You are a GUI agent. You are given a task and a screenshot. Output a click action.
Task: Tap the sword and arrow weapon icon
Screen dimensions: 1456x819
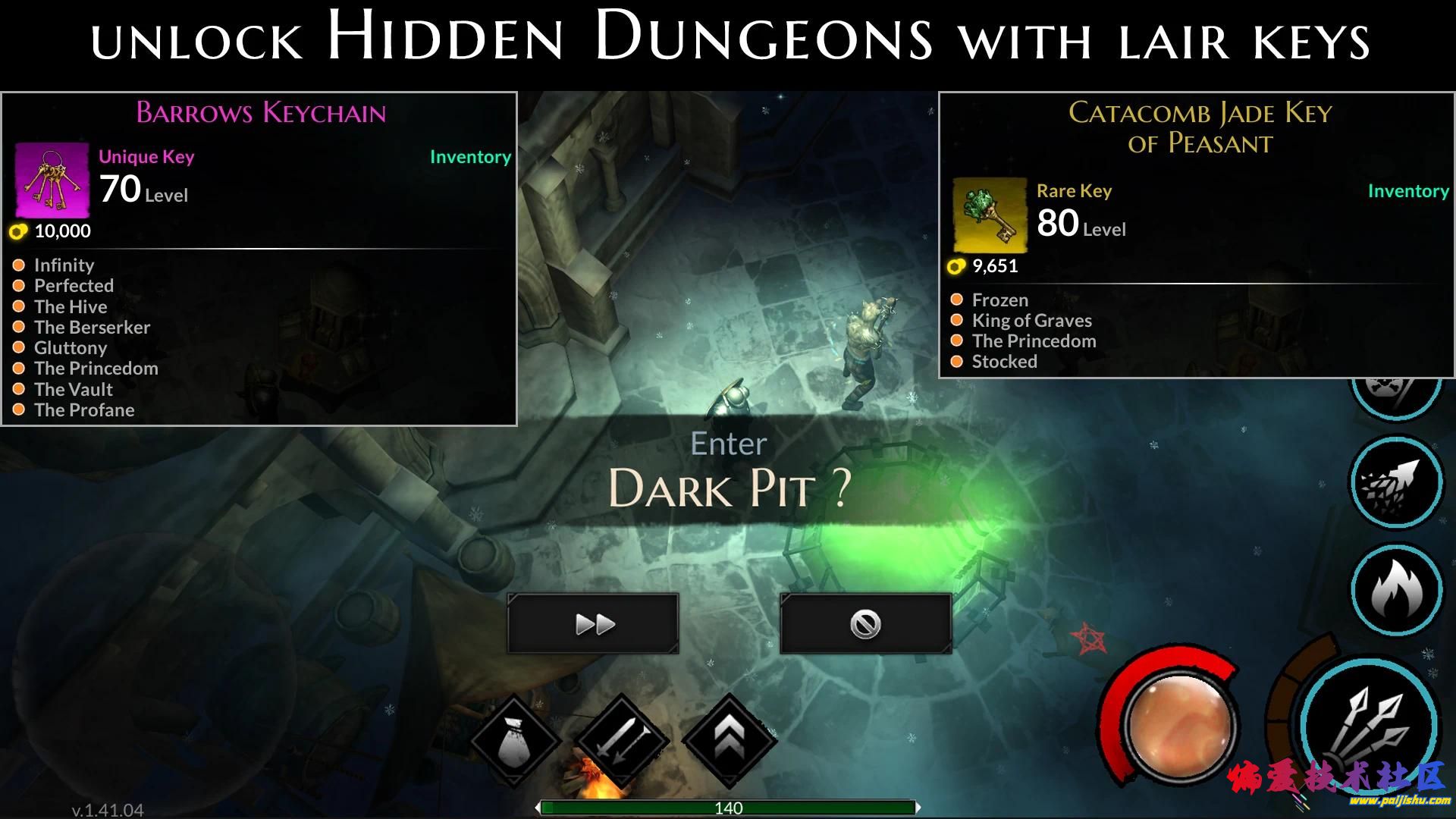tap(622, 739)
